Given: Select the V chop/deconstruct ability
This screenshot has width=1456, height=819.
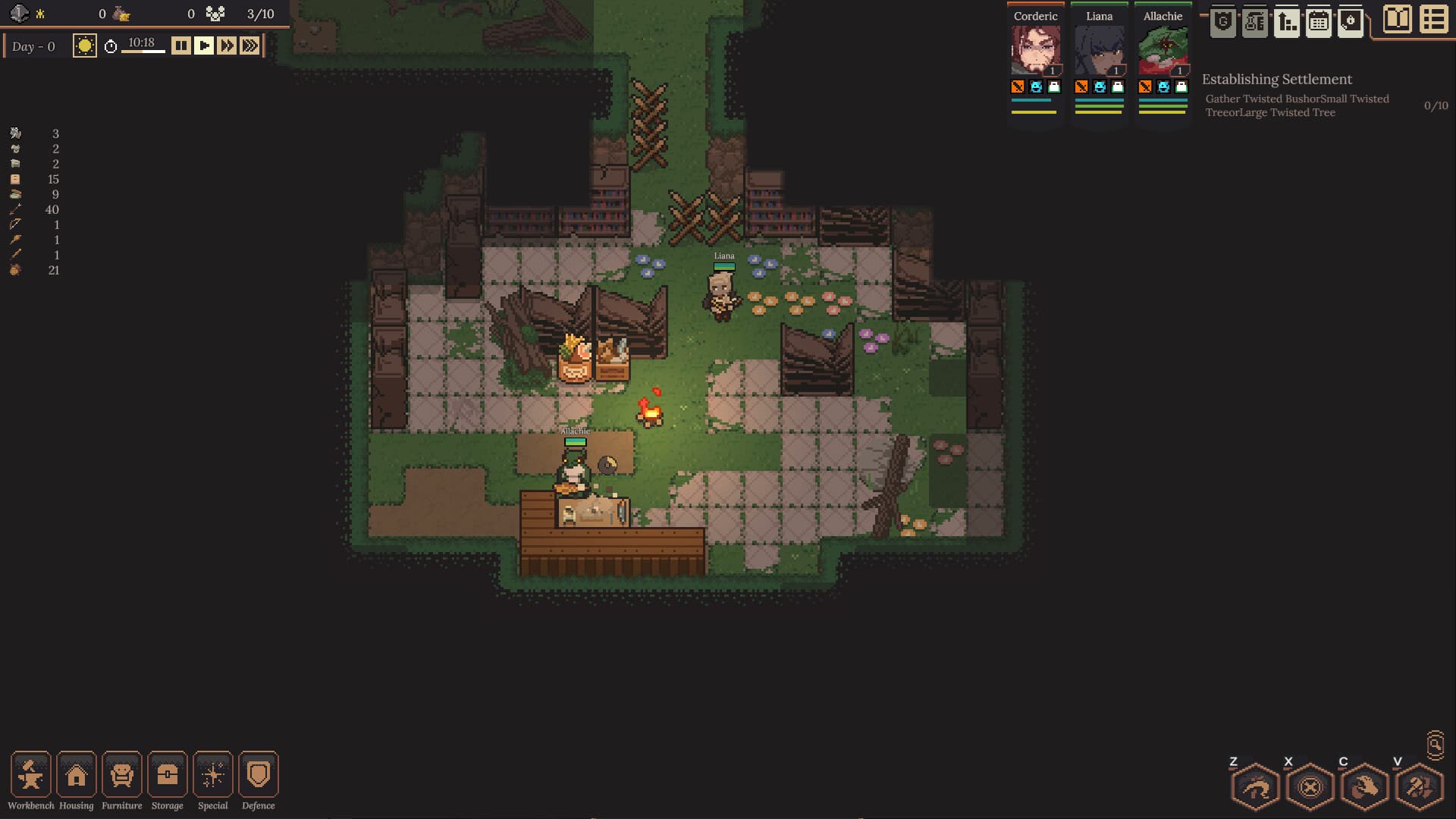Looking at the screenshot, I should tap(1420, 786).
